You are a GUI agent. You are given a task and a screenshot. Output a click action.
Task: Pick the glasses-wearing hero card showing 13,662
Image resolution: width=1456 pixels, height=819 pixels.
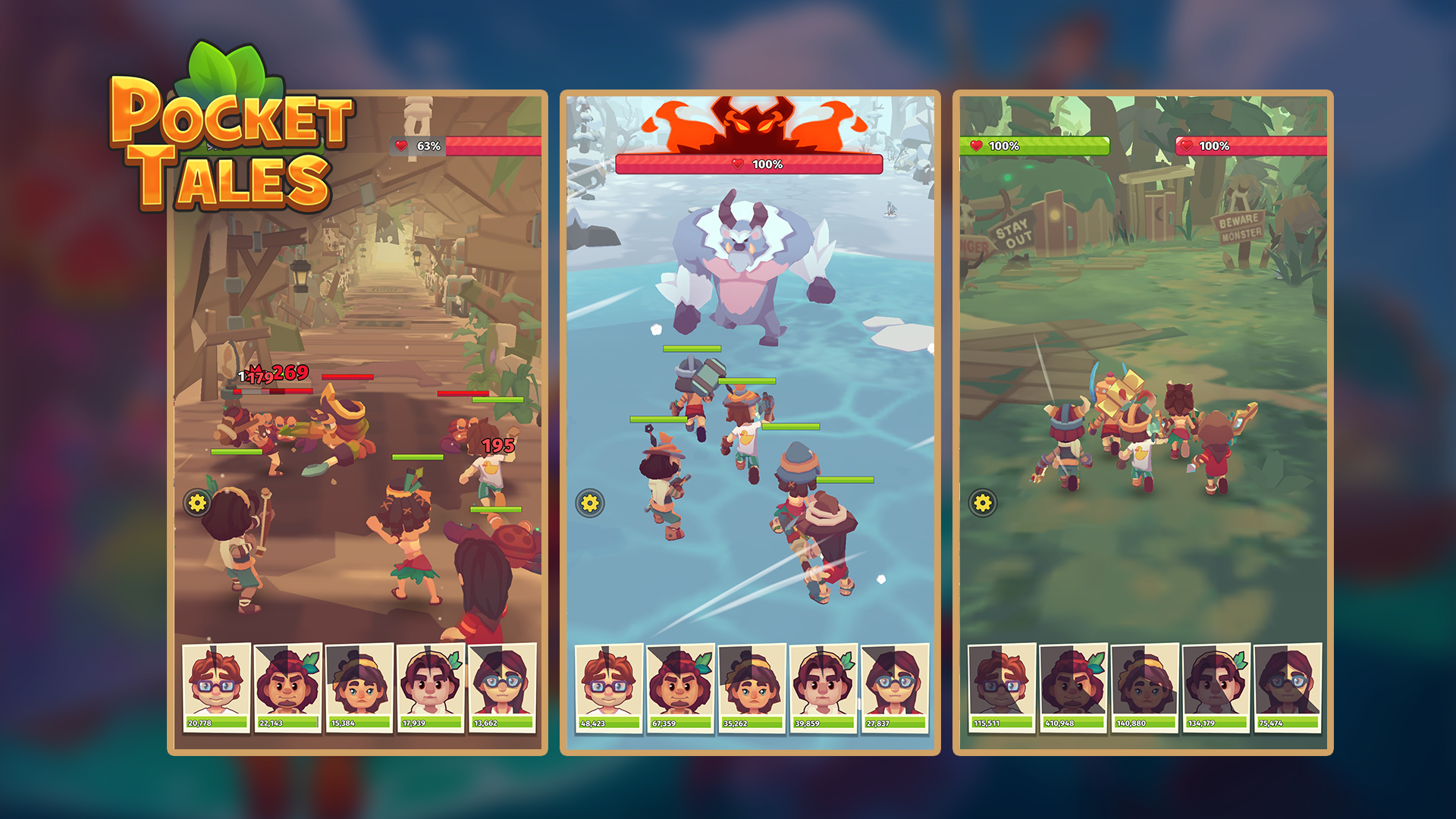click(502, 686)
